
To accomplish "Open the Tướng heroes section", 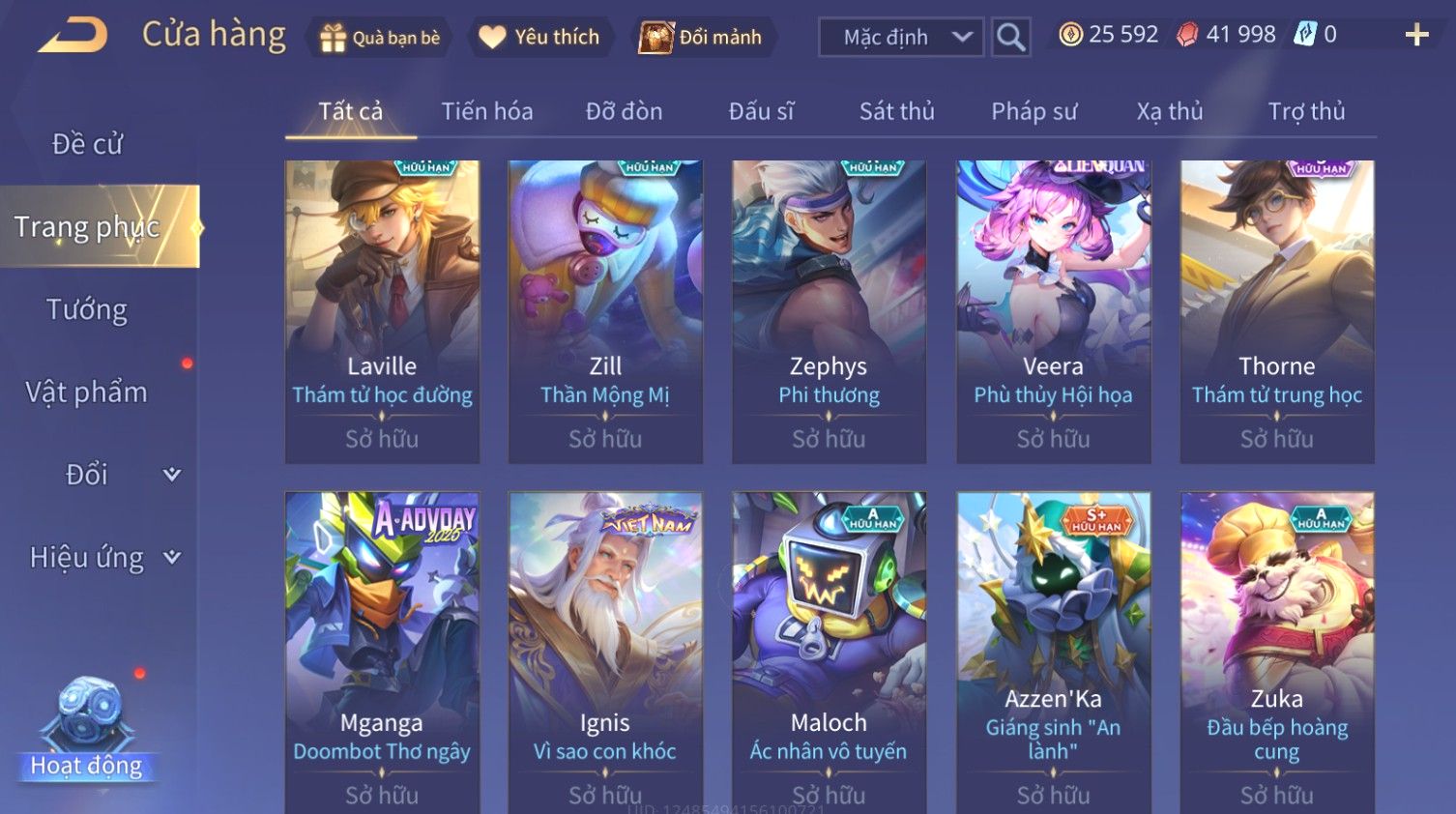I will point(87,309).
